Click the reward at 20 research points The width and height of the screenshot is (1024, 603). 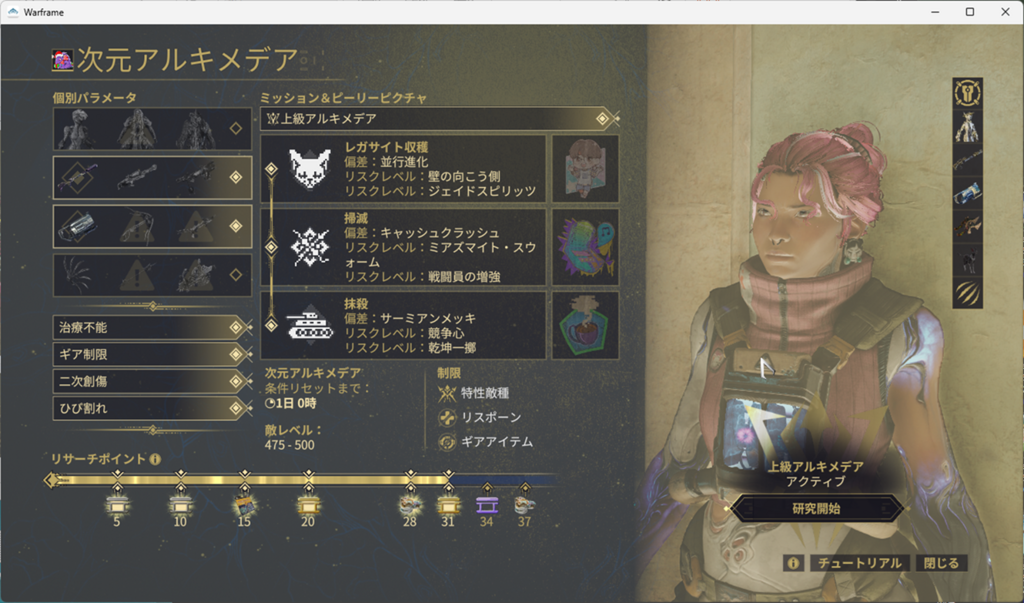pyautogui.click(x=307, y=503)
